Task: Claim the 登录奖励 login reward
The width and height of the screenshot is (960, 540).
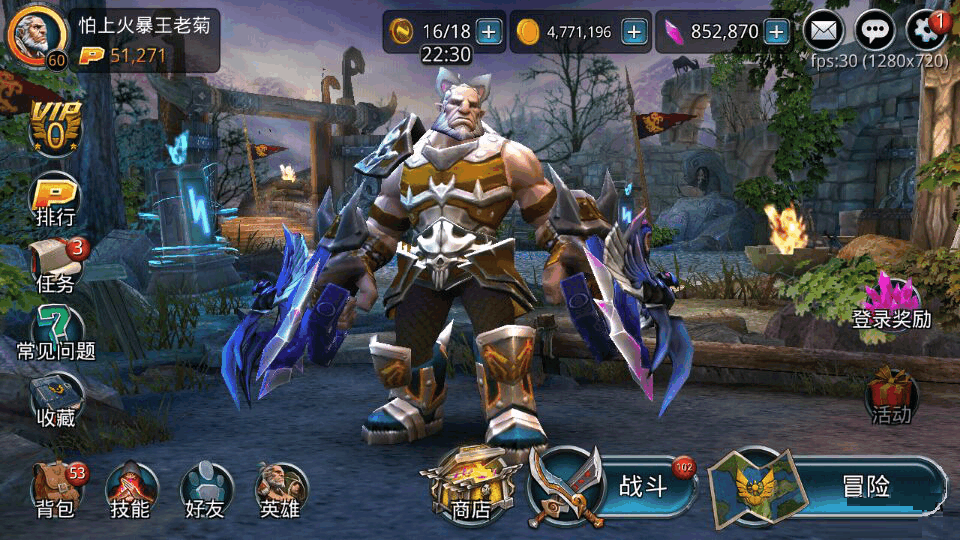Action: pyautogui.click(x=891, y=303)
